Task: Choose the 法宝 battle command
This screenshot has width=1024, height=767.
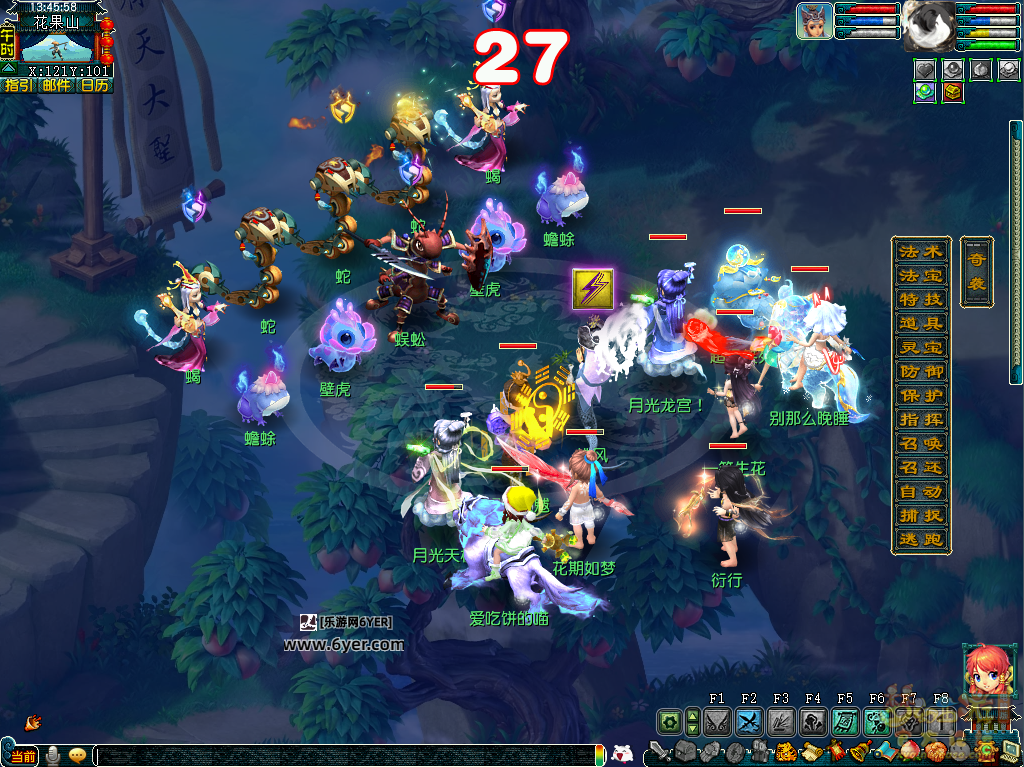Action: (x=920, y=275)
